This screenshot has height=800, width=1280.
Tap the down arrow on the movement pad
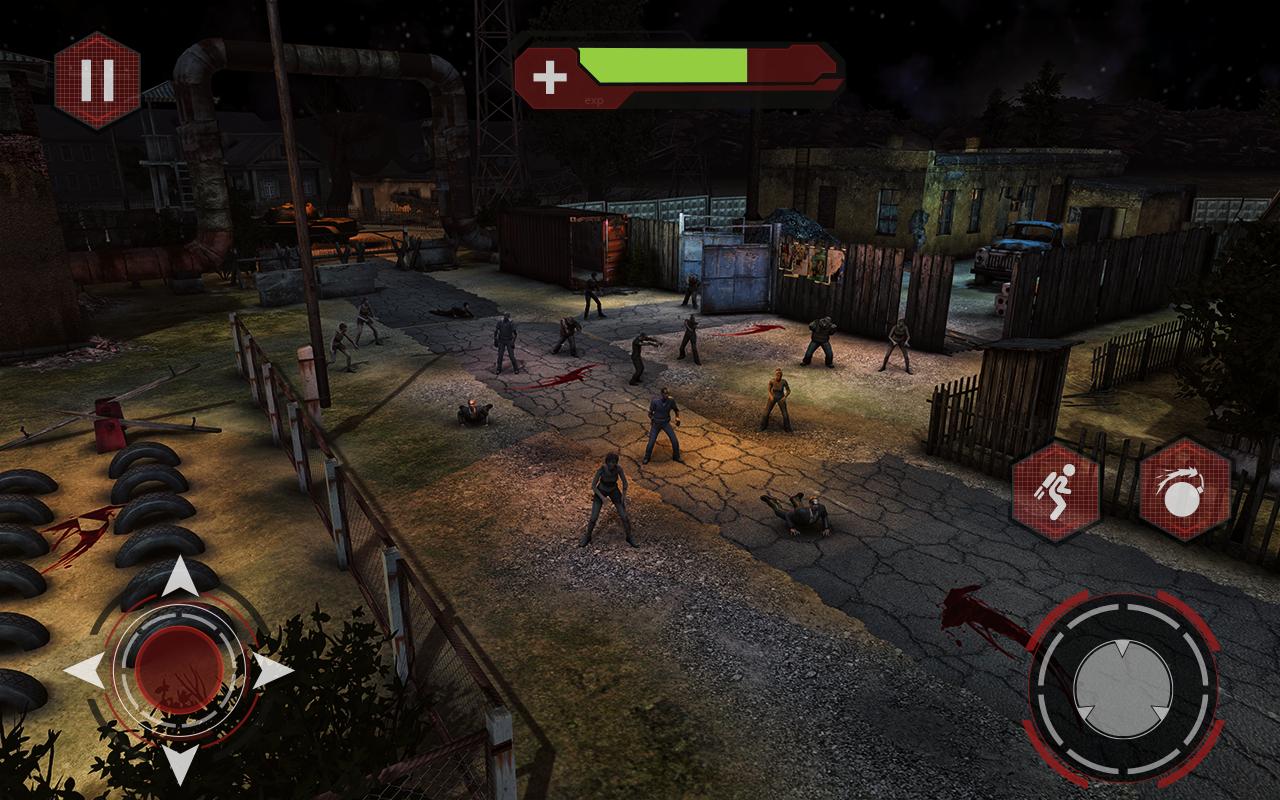[x=179, y=762]
